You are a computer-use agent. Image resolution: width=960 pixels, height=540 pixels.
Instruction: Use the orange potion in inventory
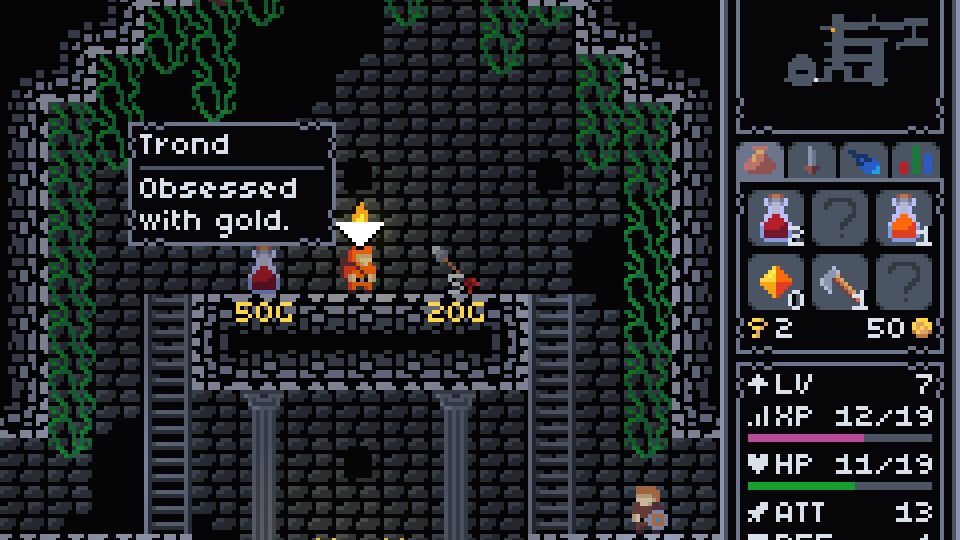click(904, 218)
